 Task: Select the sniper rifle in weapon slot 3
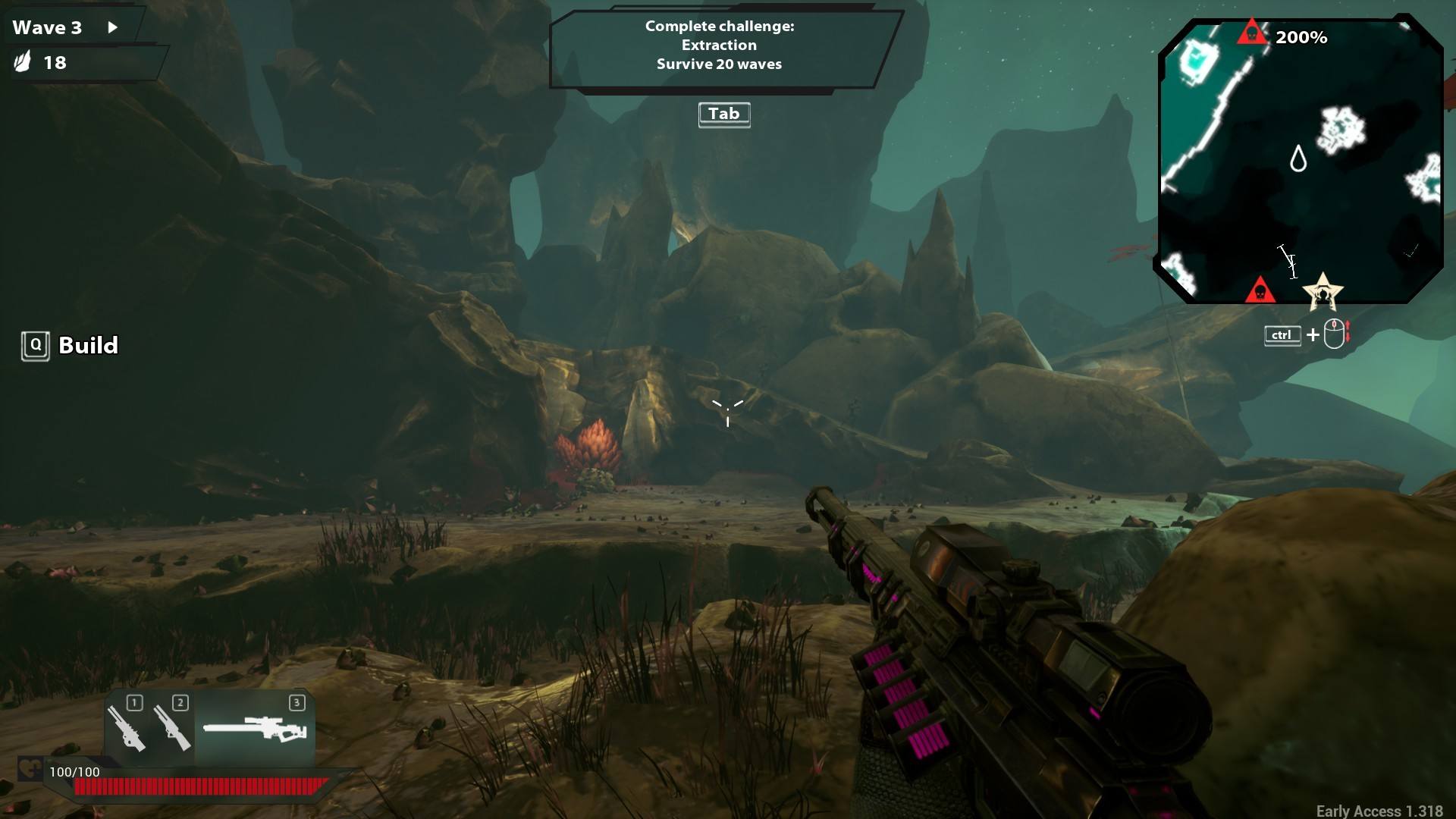pyautogui.click(x=255, y=730)
